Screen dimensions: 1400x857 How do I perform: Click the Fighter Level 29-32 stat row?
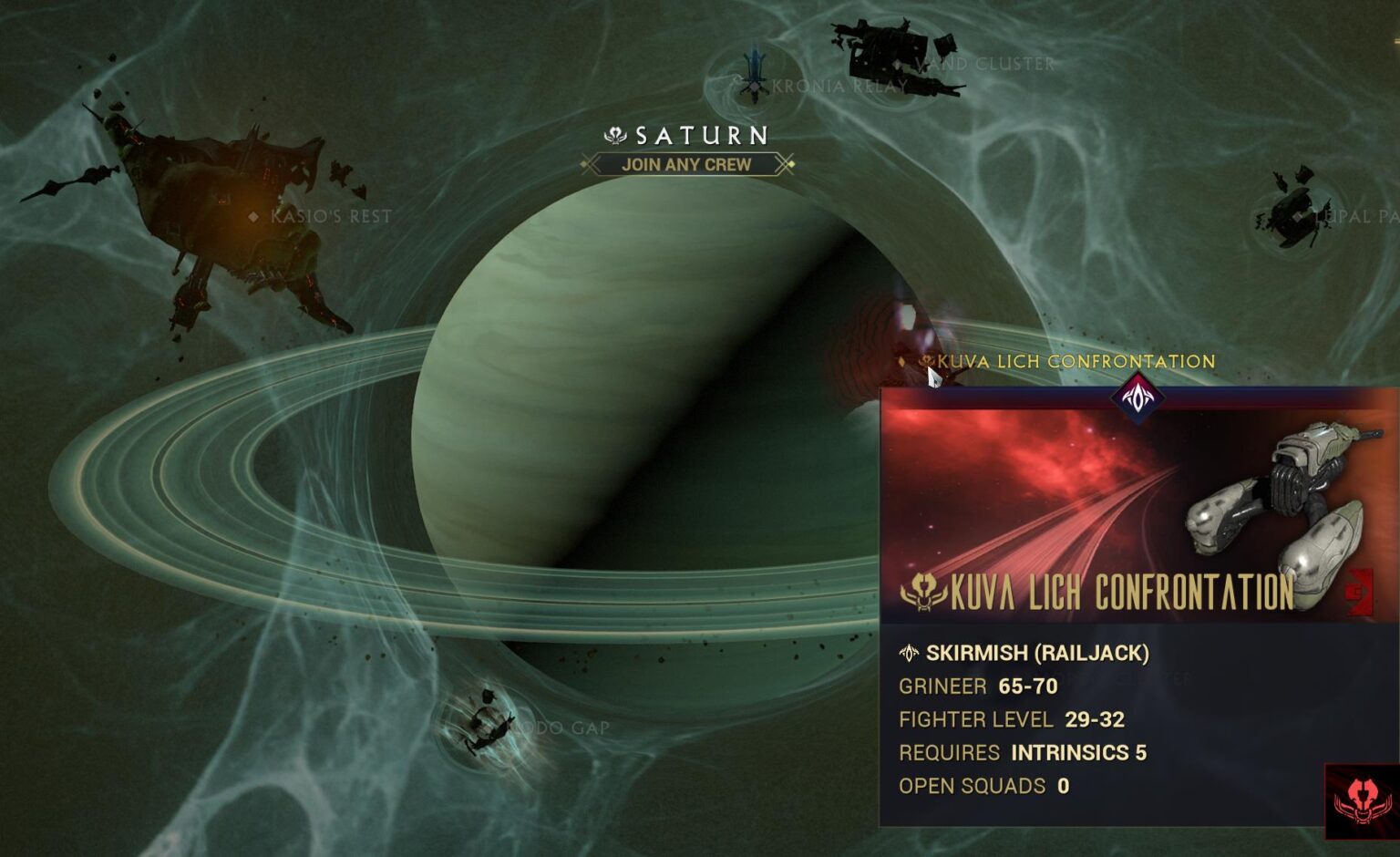pyautogui.click(x=1012, y=719)
